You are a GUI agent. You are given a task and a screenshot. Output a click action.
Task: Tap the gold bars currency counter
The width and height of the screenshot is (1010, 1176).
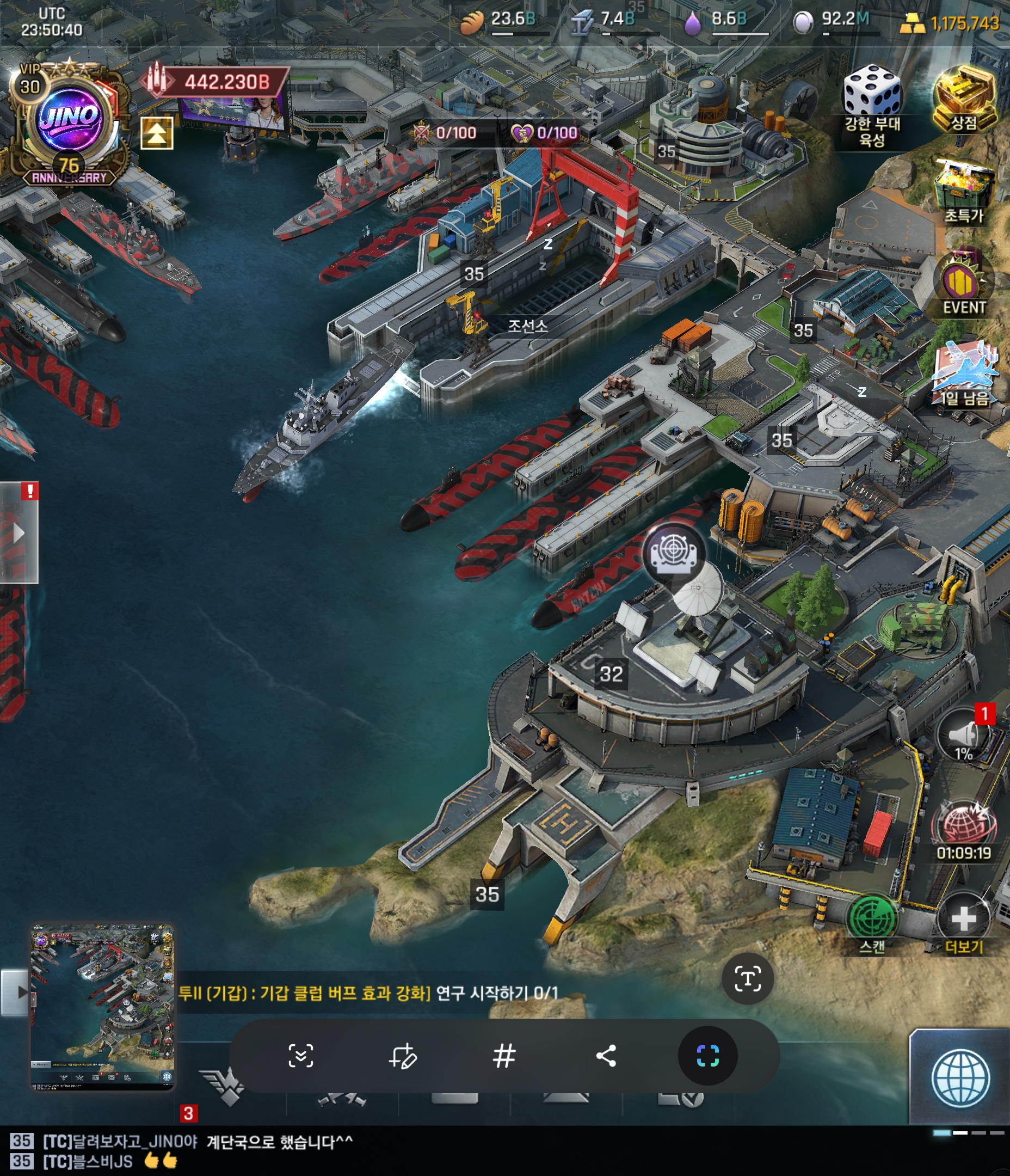(950, 23)
